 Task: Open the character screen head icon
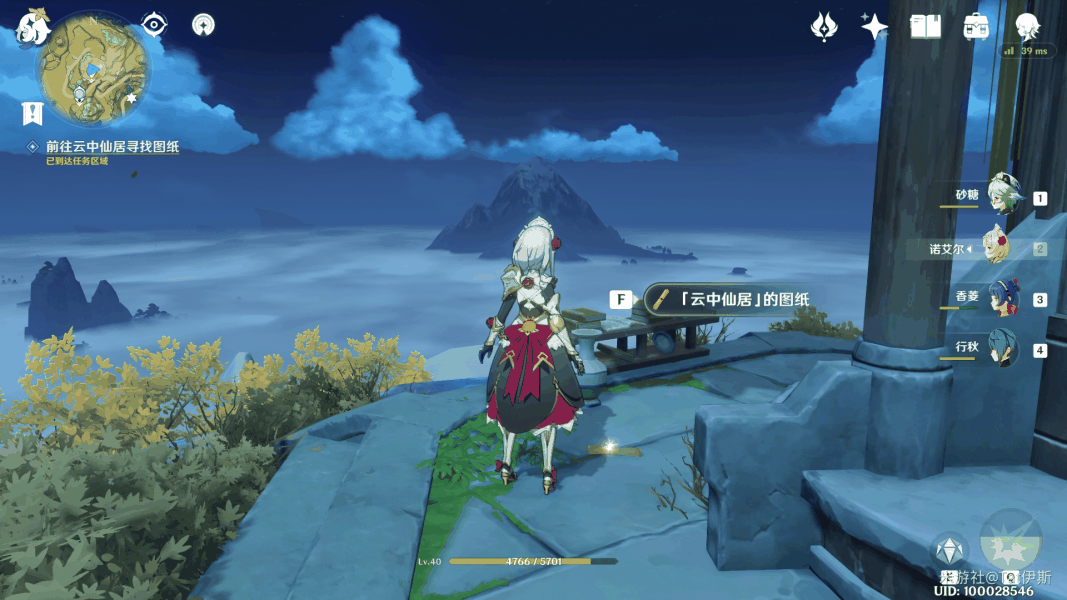point(1028,27)
